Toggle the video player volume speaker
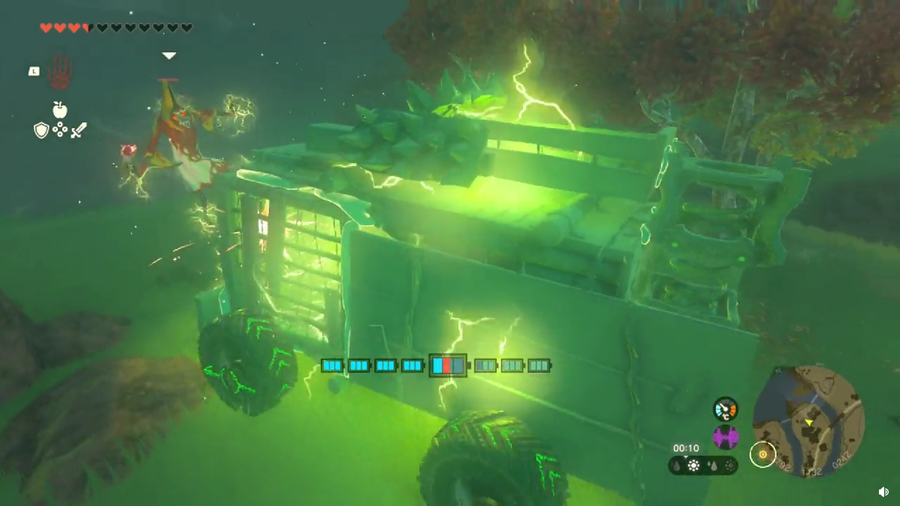Image resolution: width=900 pixels, height=506 pixels. pos(884,492)
